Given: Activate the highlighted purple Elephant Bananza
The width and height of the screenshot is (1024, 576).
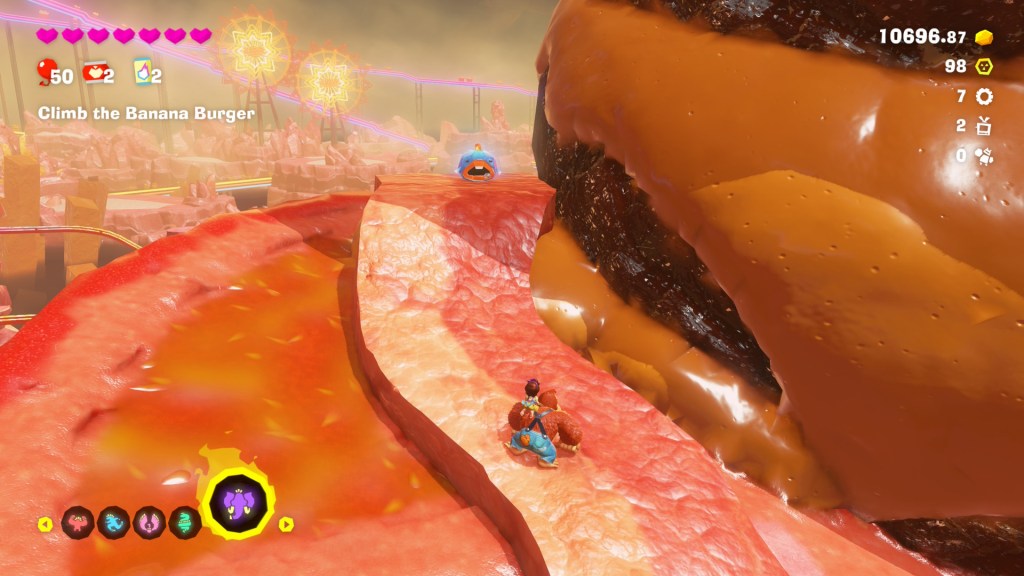Looking at the screenshot, I should coord(237,504).
